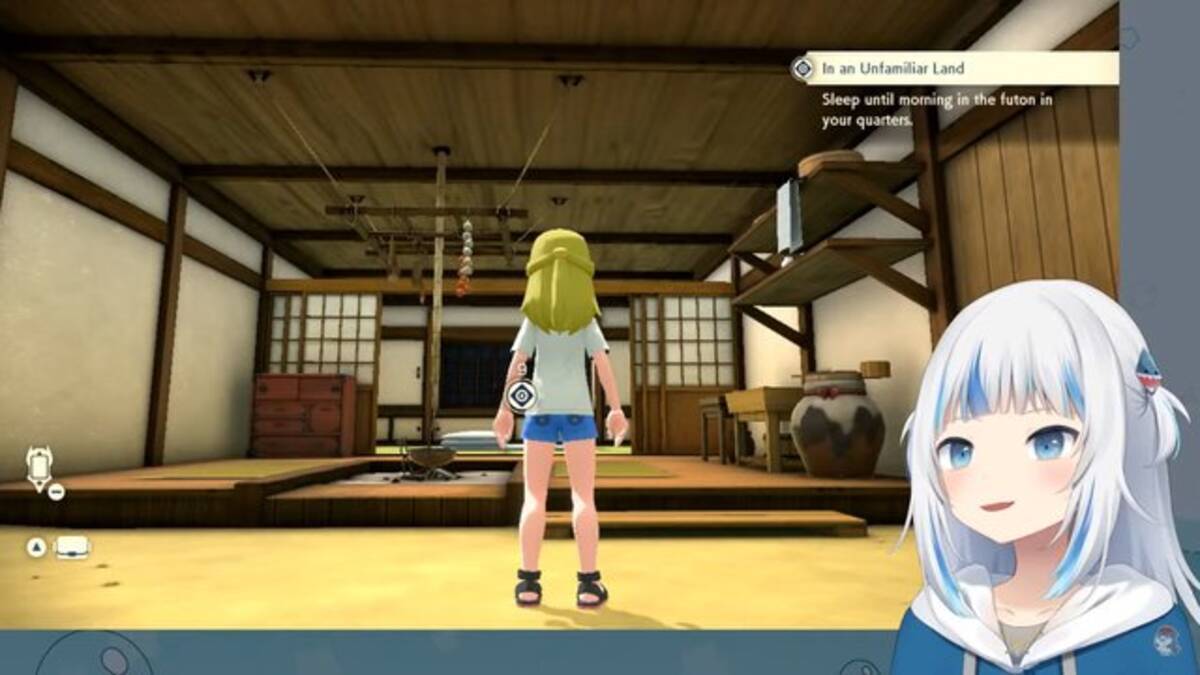
Task: Open the 'In an Unfamiliar Land' mission tracker
Action: (960, 68)
